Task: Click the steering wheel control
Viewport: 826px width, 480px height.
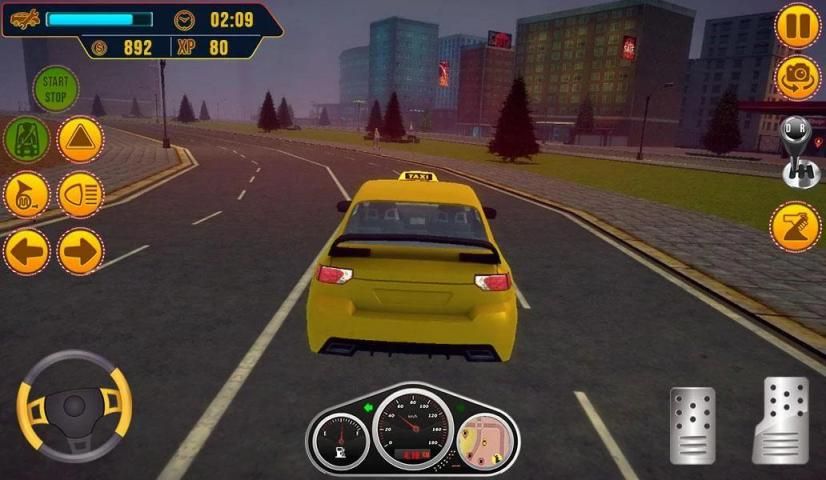Action: pyautogui.click(x=74, y=405)
